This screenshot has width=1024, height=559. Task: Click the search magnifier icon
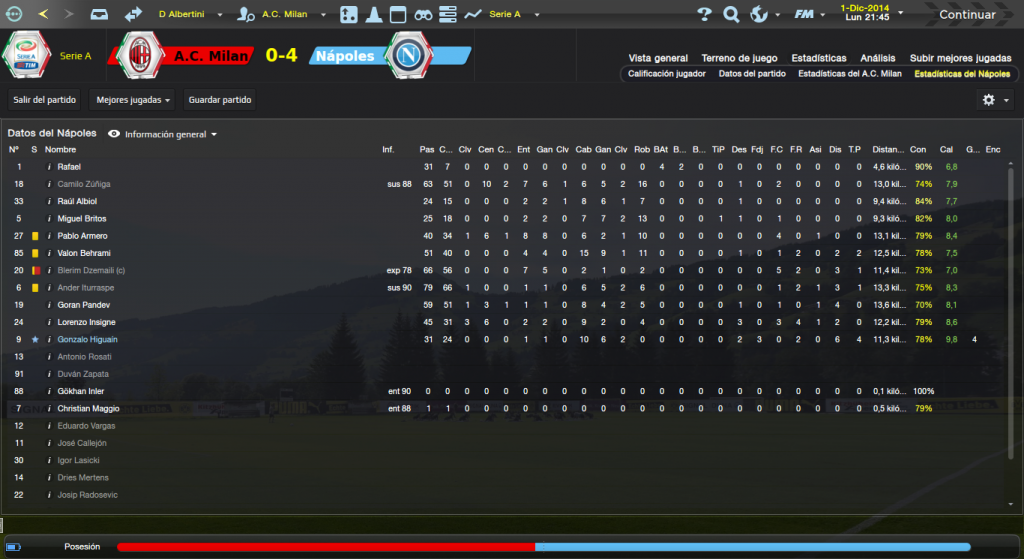731,15
